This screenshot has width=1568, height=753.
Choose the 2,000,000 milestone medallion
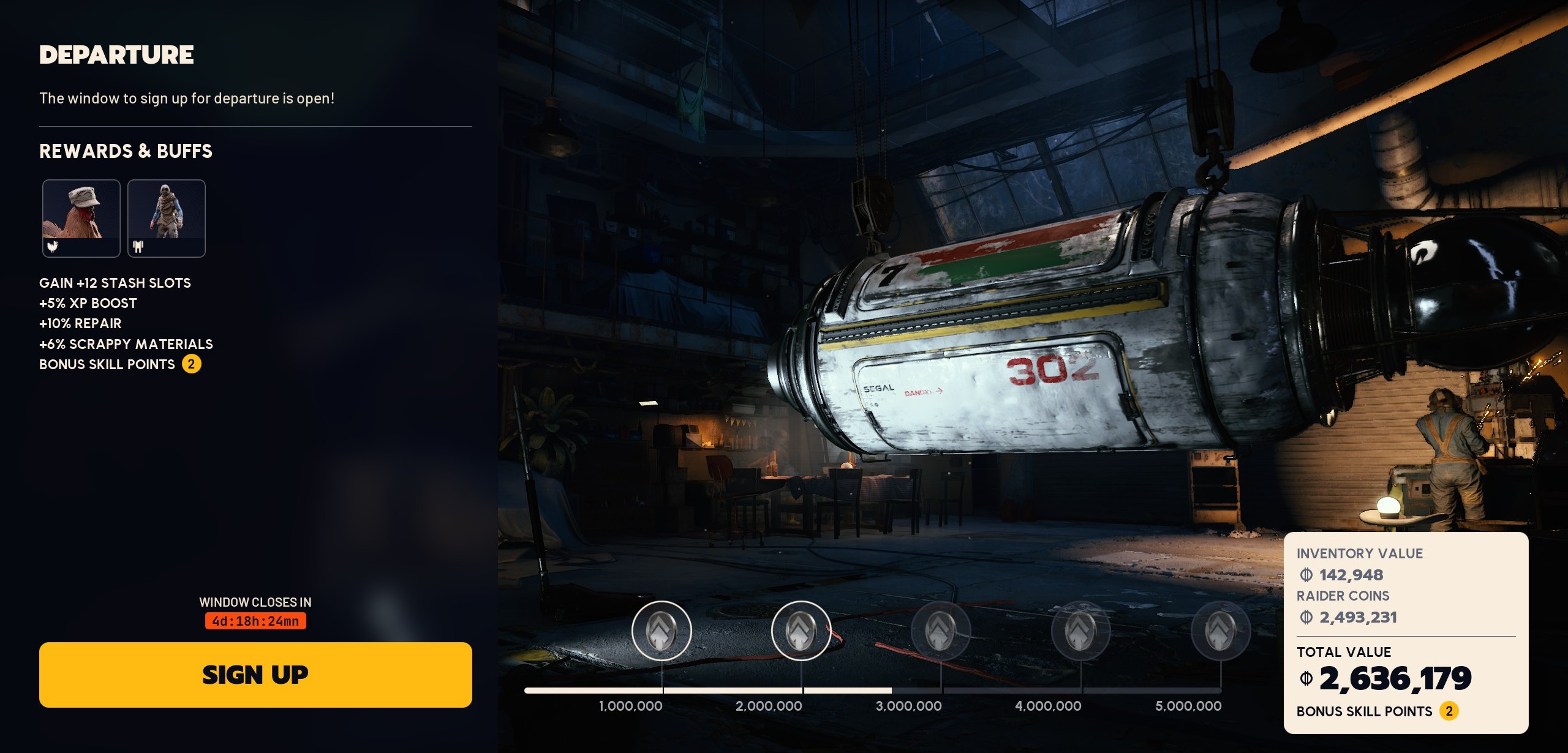pyautogui.click(x=801, y=631)
